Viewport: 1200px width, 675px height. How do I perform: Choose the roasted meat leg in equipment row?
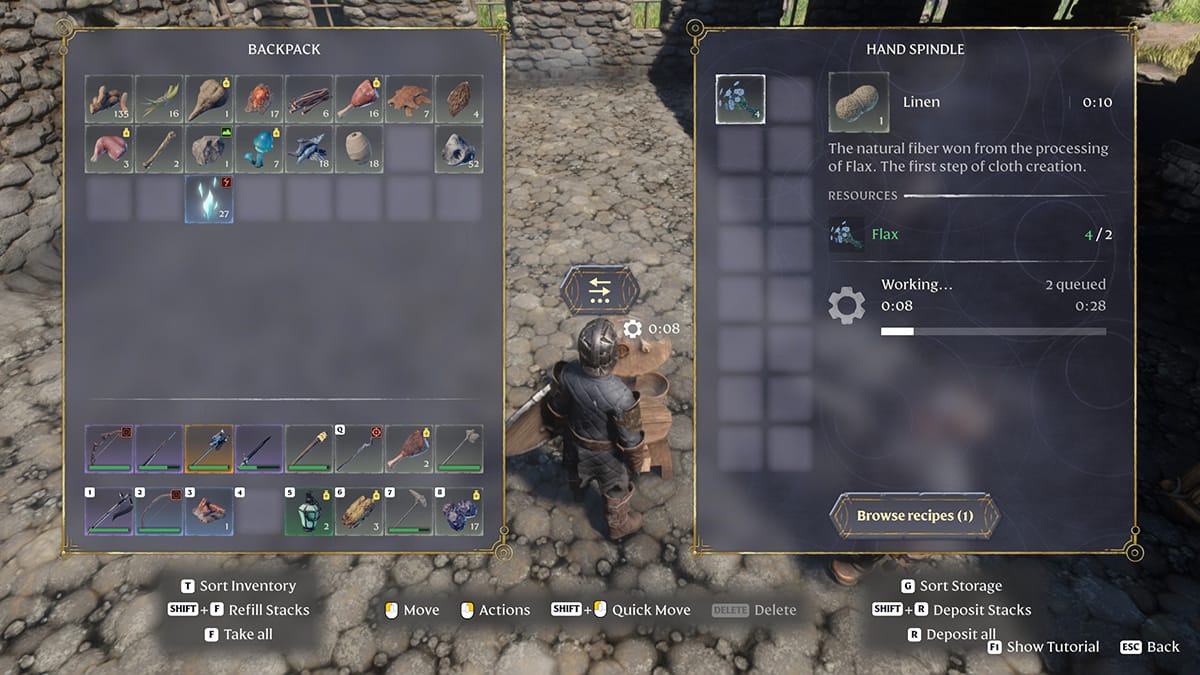[x=410, y=449]
